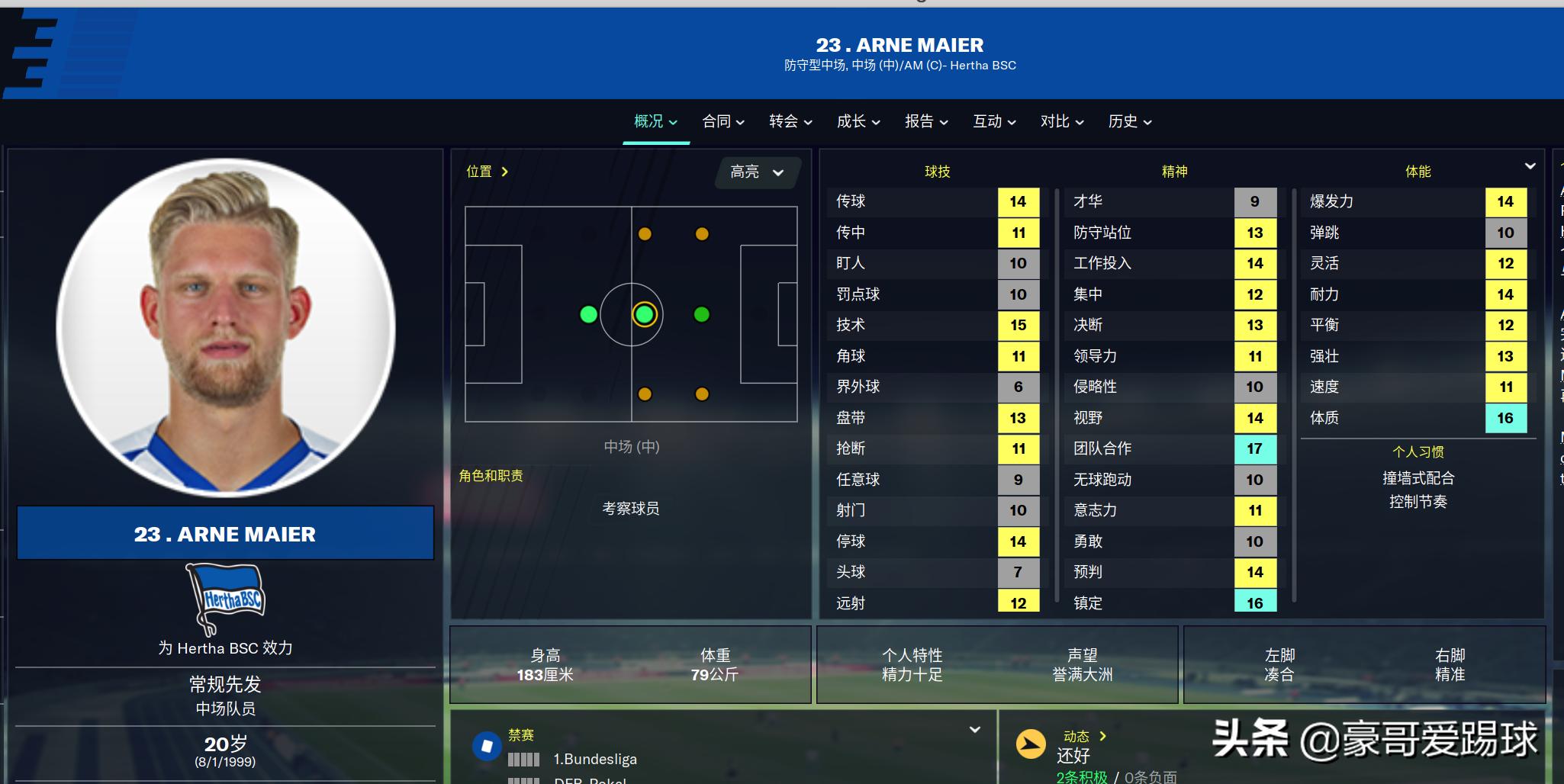Click the left green position dot on pitch
Image resolution: width=1564 pixels, height=784 pixels.
coord(588,314)
